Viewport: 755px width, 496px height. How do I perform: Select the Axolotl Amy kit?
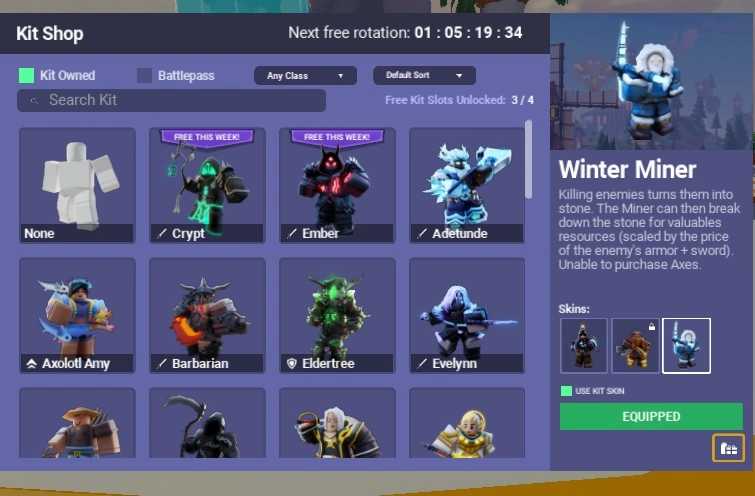pos(77,315)
